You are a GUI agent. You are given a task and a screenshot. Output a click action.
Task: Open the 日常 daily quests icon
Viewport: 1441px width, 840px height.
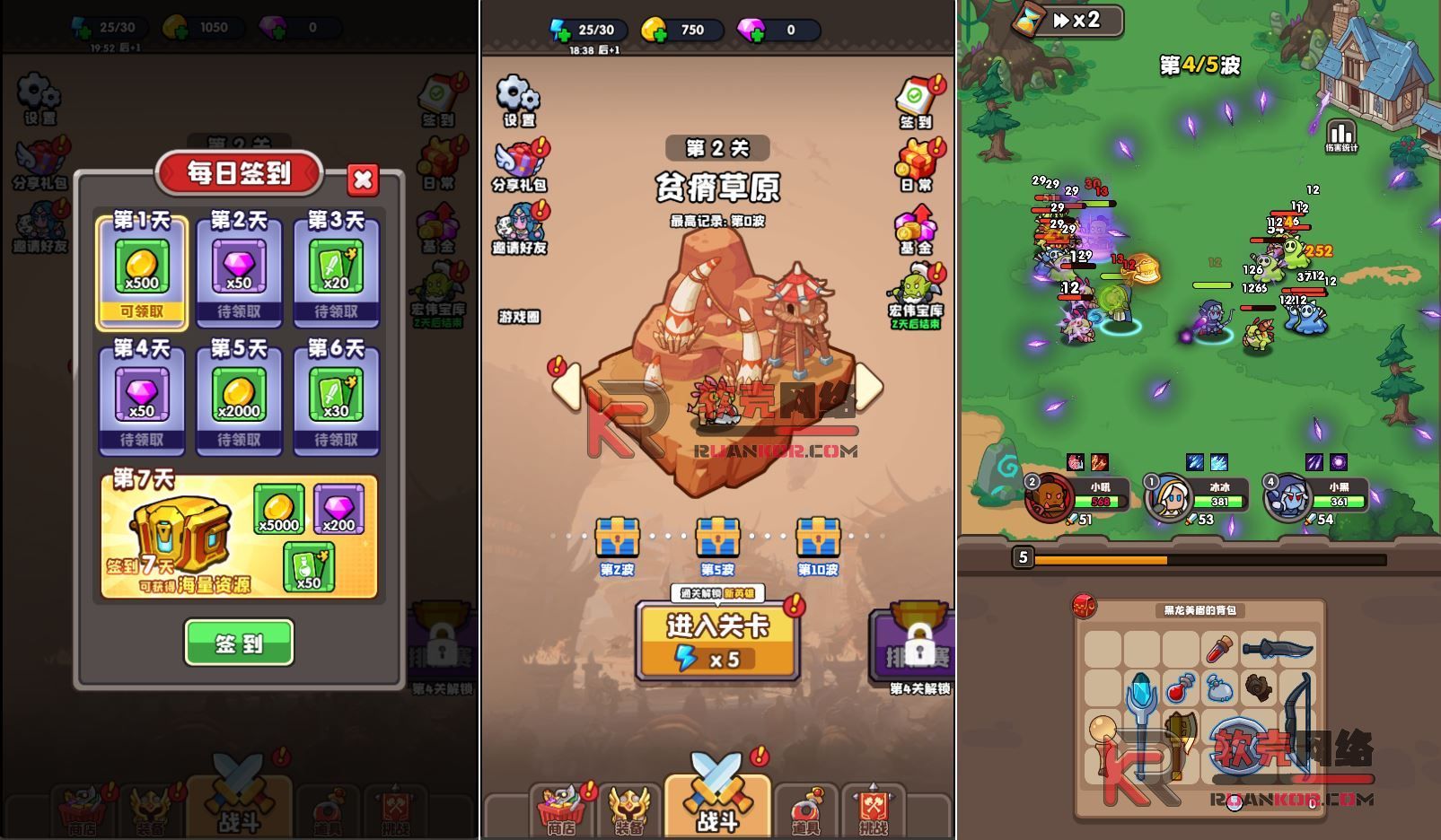coord(914,162)
